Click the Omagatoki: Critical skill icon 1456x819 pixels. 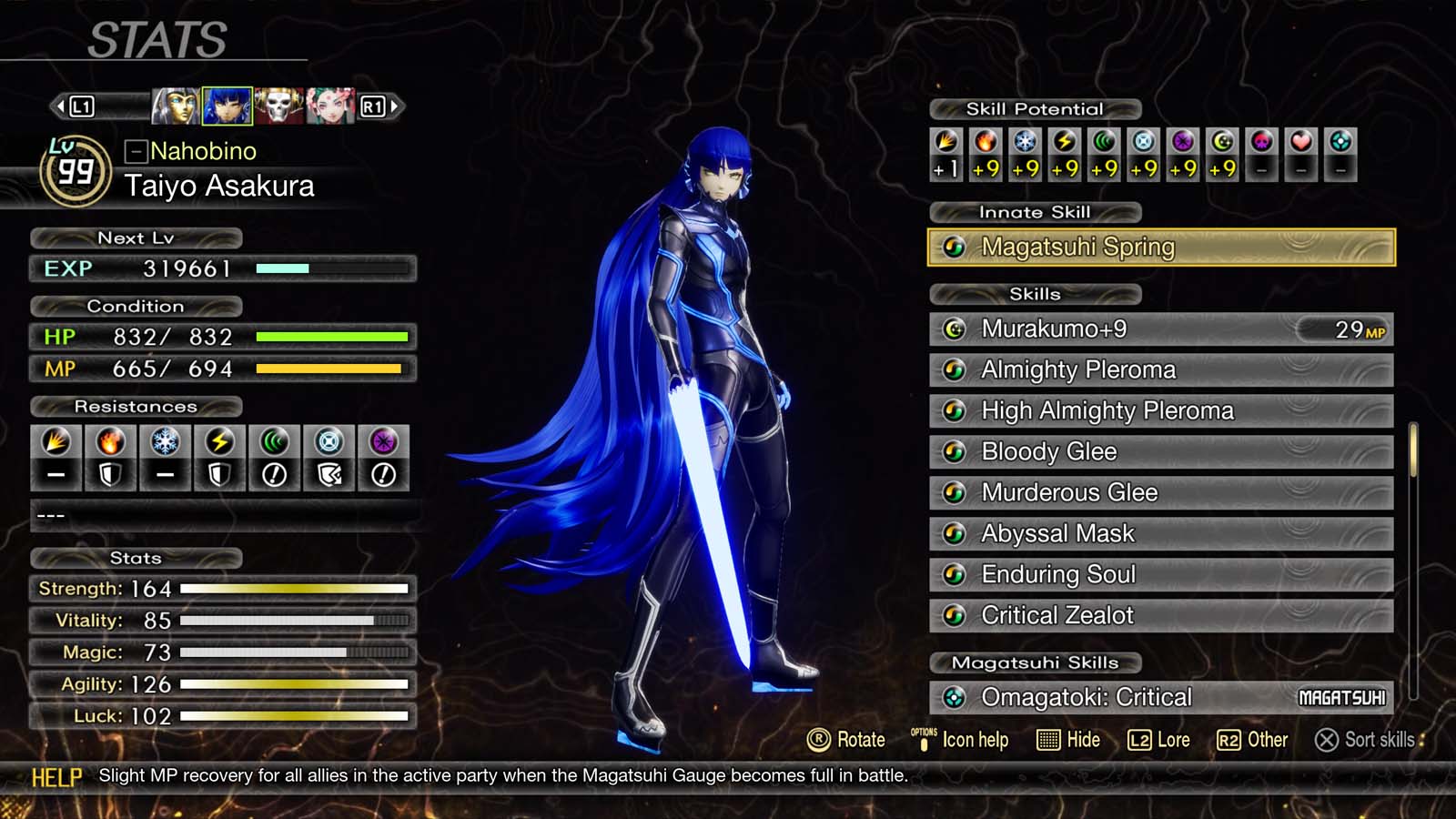coord(954,696)
